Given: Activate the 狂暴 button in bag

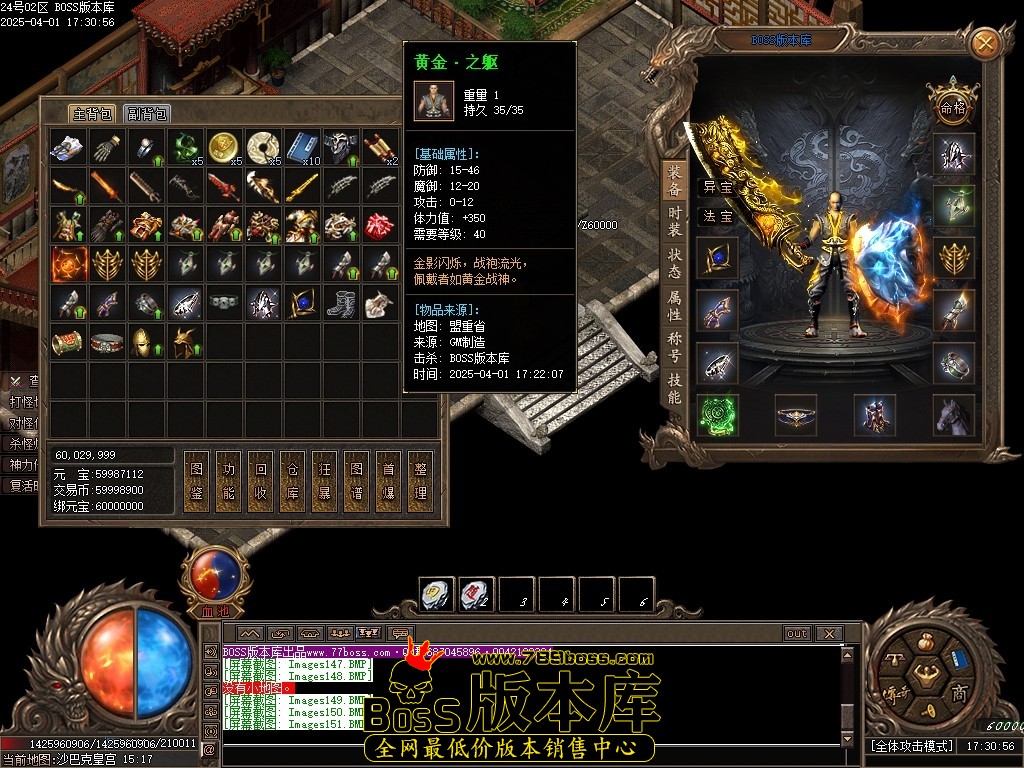Looking at the screenshot, I should tap(323, 481).
